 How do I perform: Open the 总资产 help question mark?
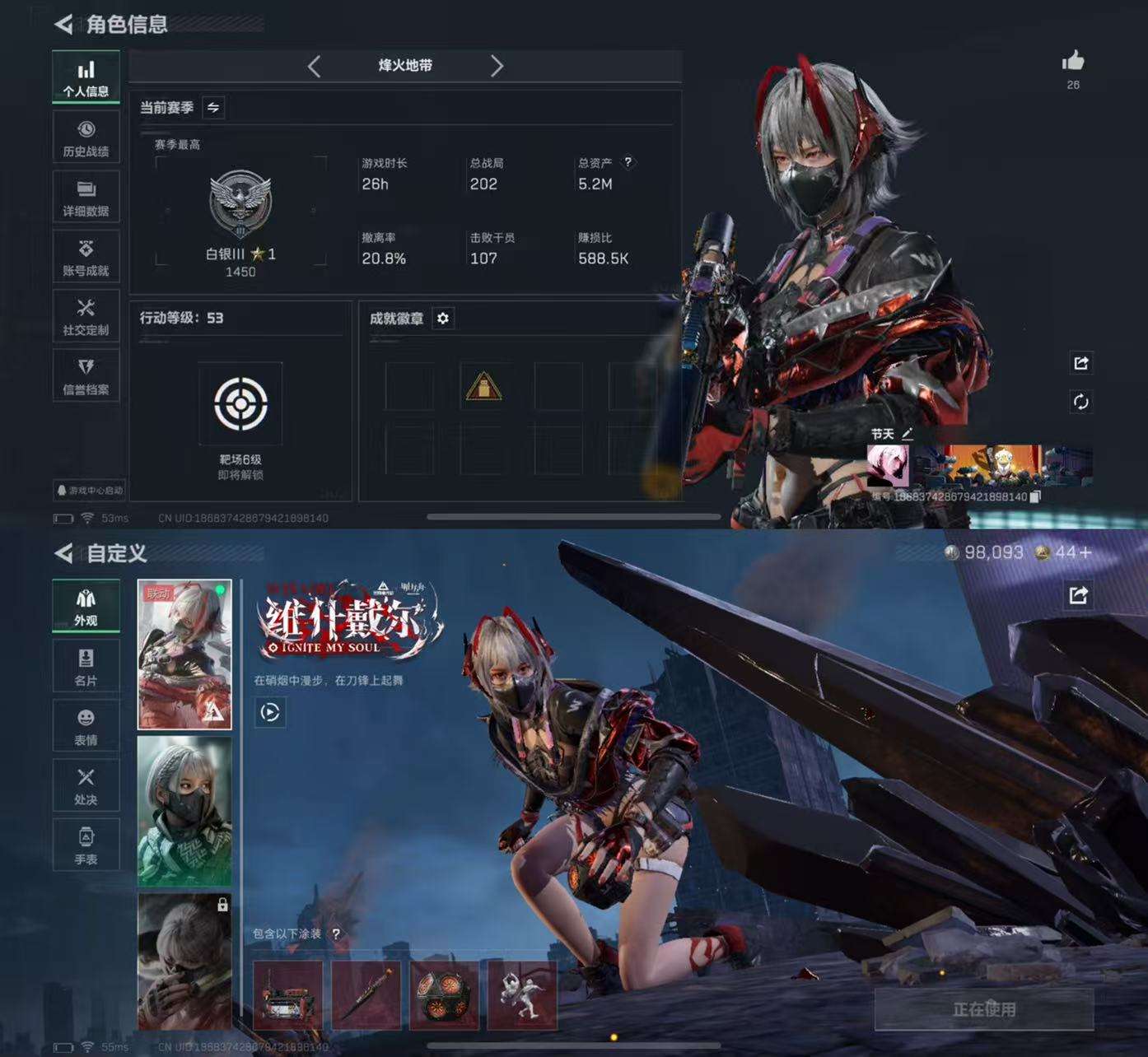(x=630, y=162)
